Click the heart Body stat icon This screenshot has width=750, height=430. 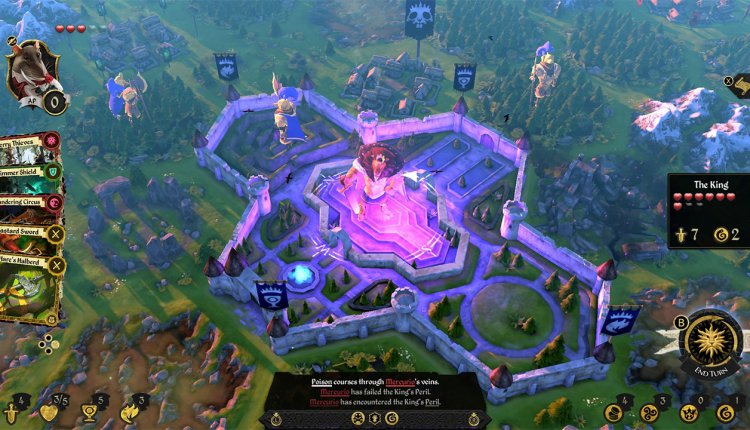click(50, 412)
